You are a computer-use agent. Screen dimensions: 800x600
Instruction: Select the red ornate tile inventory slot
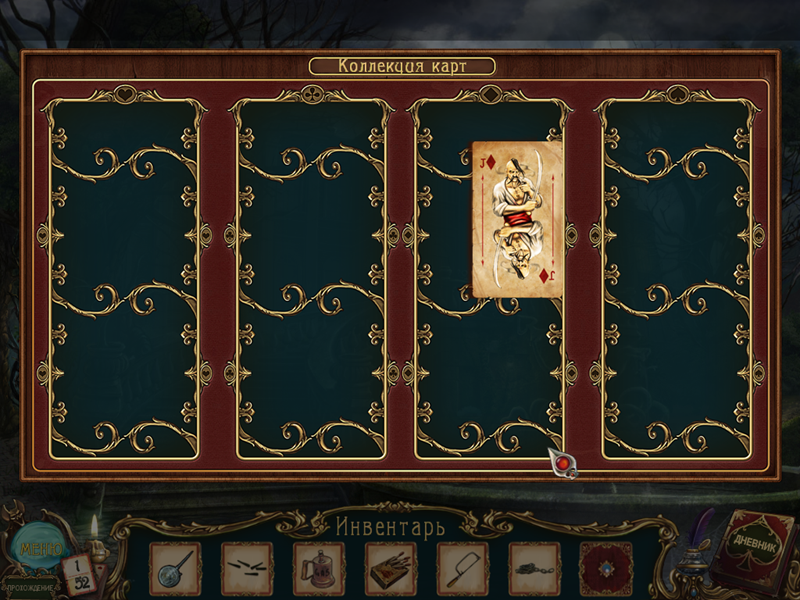pos(605,569)
